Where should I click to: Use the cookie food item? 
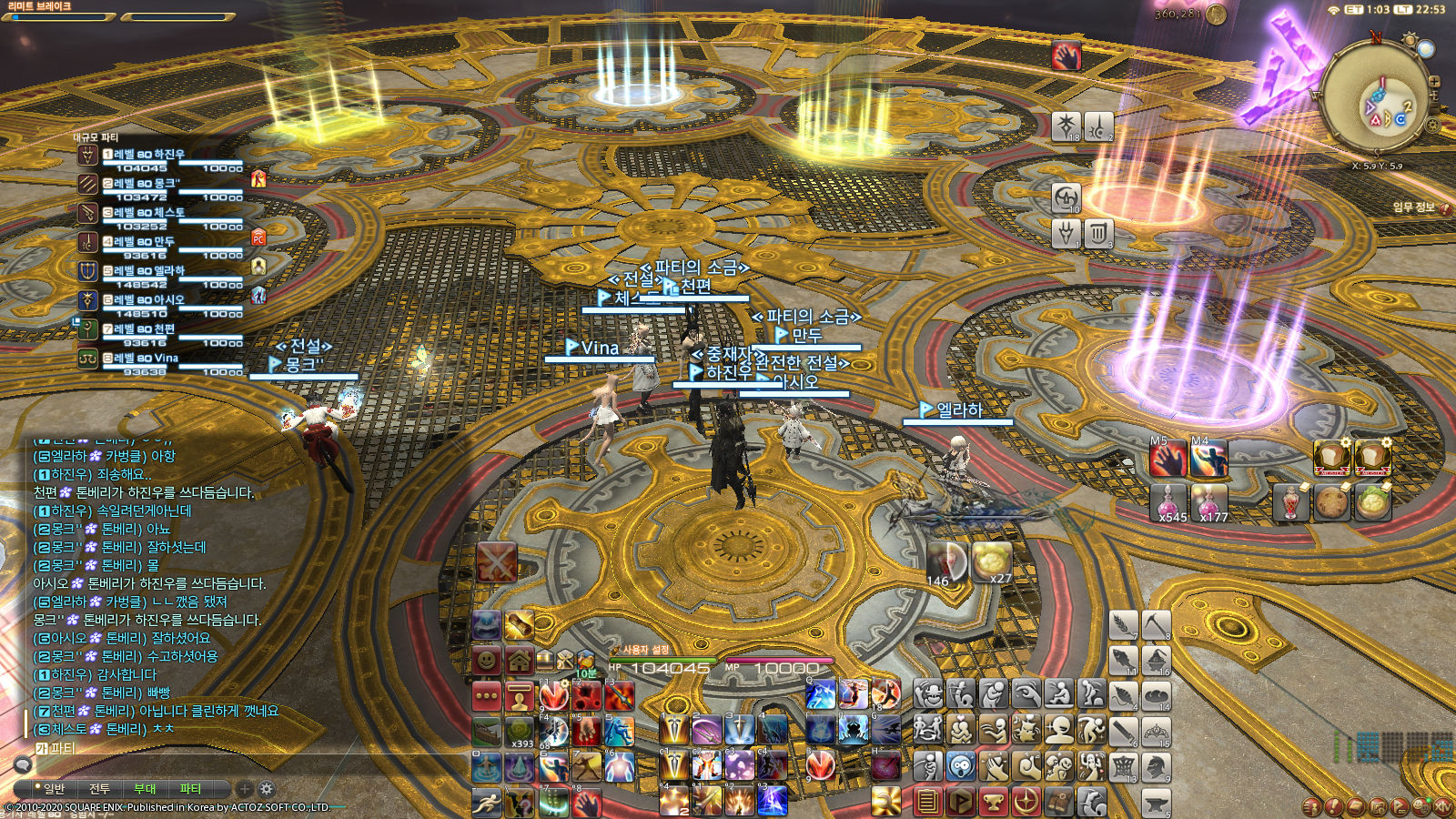click(1330, 501)
